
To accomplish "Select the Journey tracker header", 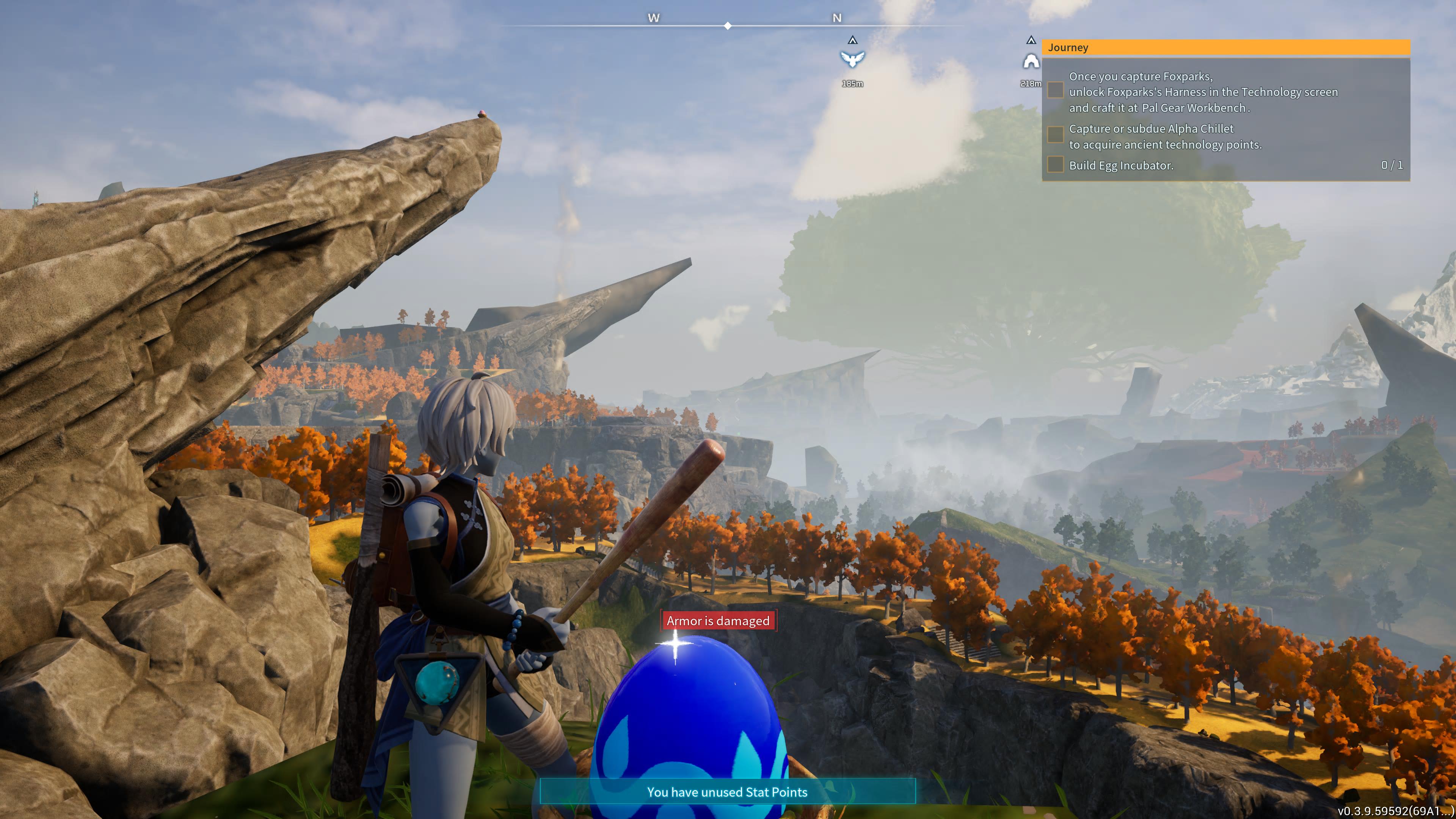I will coord(1225,47).
